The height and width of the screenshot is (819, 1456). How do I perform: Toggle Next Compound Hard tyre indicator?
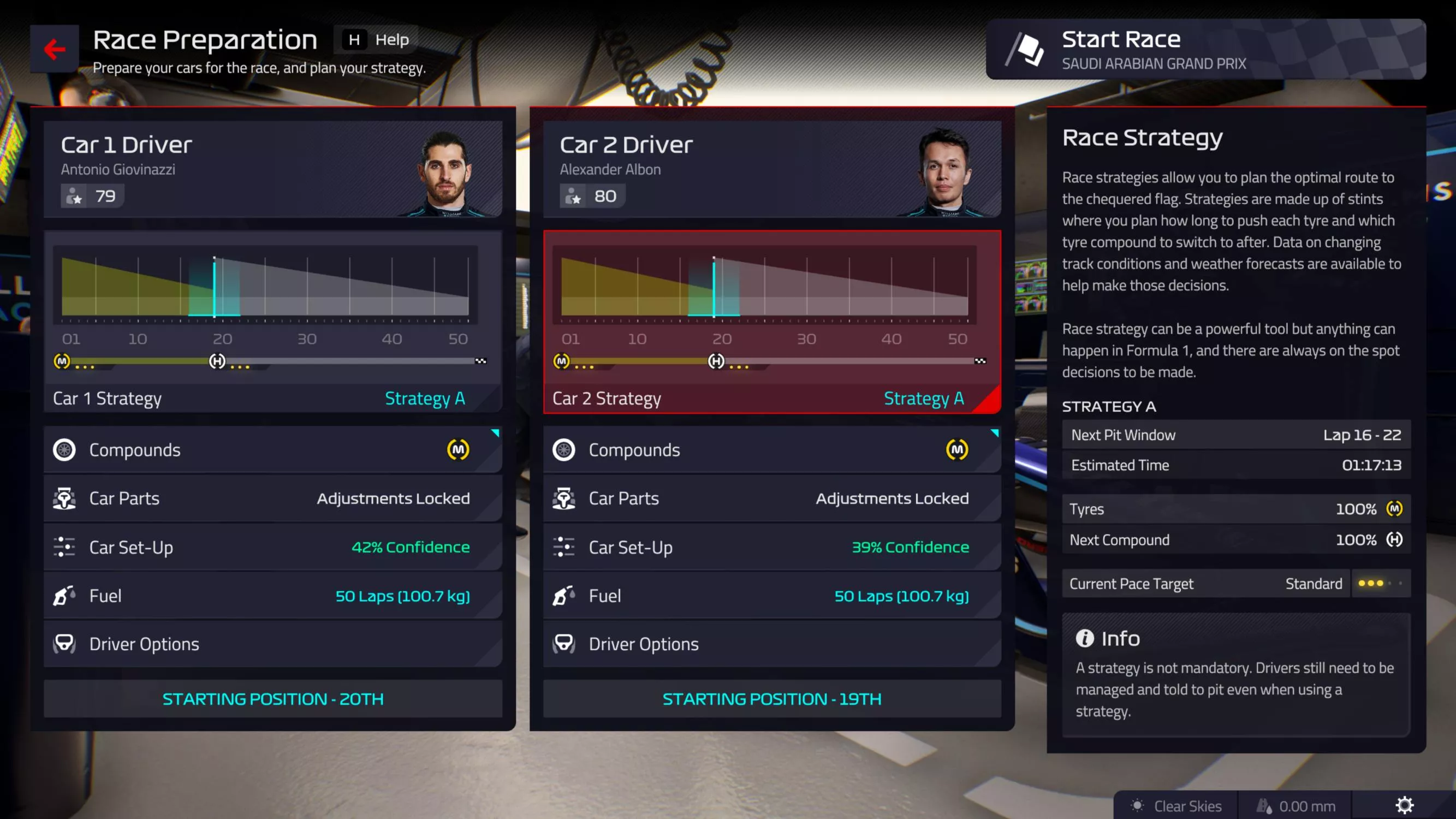click(1395, 540)
